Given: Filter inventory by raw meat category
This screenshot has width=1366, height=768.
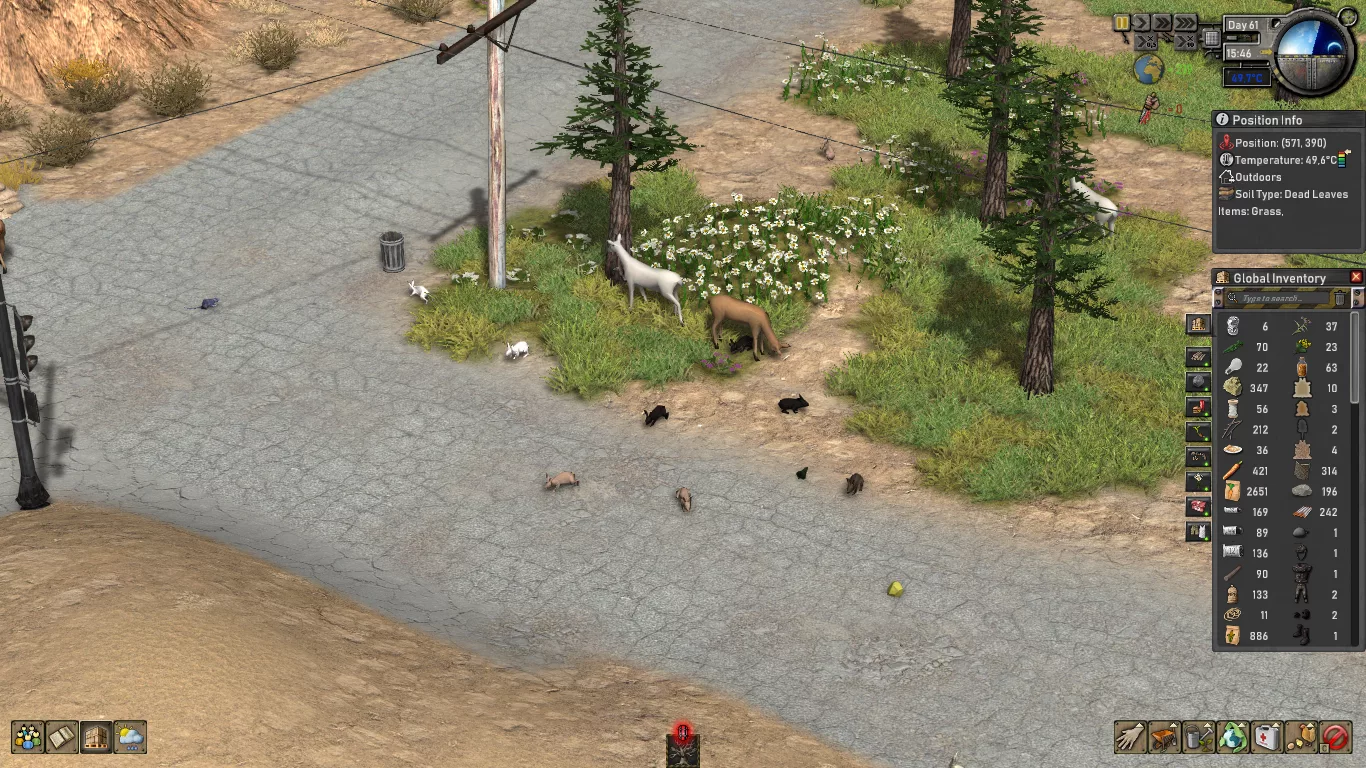Looking at the screenshot, I should click(1198, 507).
